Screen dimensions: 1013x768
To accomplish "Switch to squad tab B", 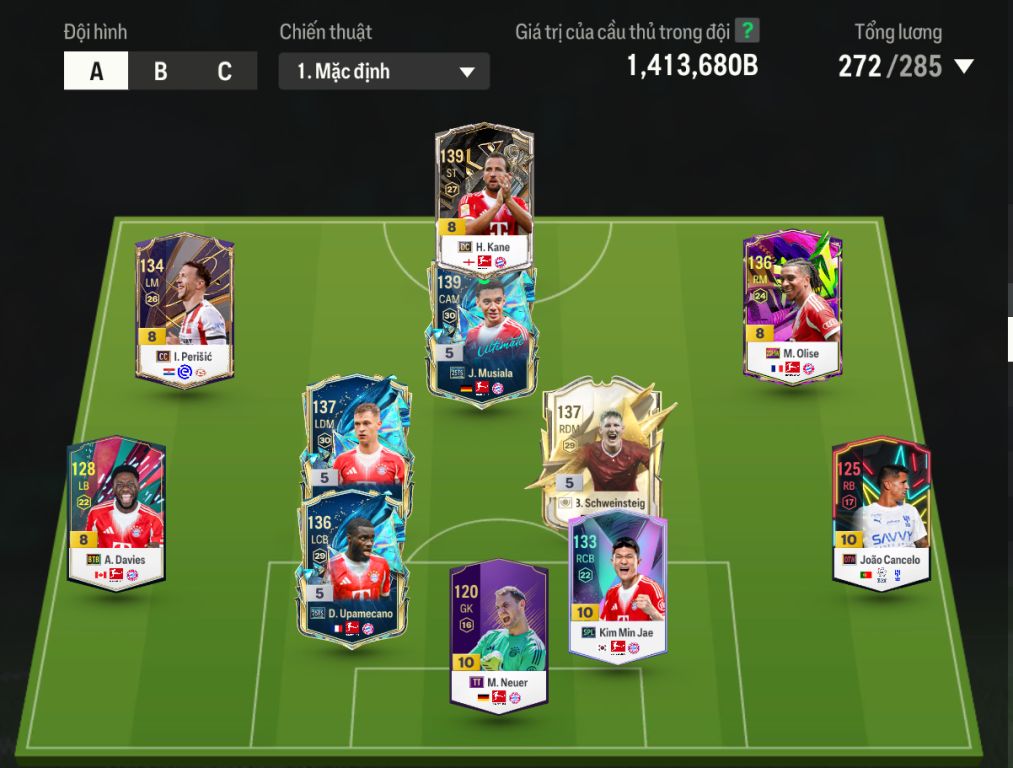I will [x=160, y=72].
